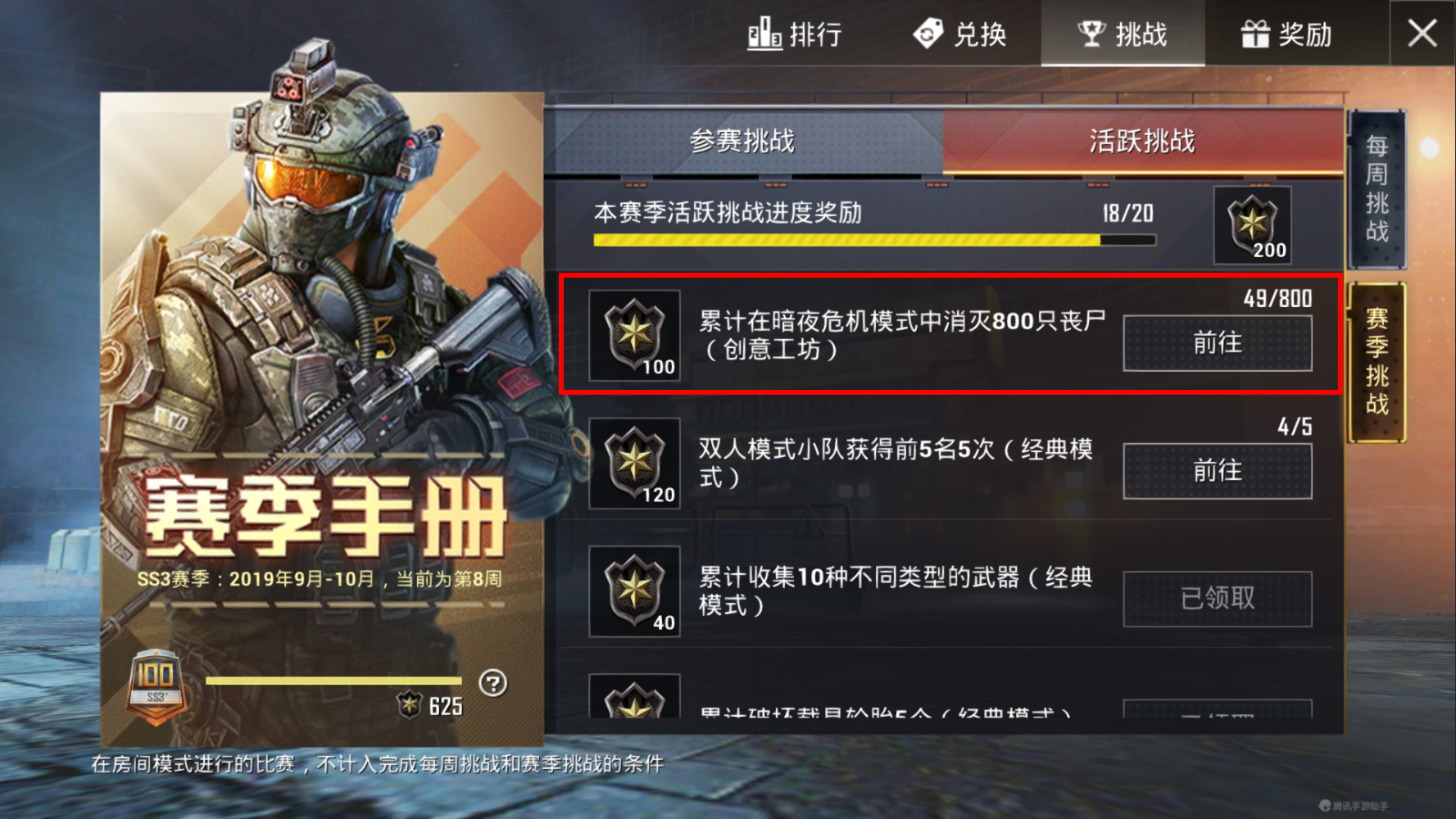Click 前往 for the zombie elimination challenge
The image size is (1456, 819).
coord(1218,343)
